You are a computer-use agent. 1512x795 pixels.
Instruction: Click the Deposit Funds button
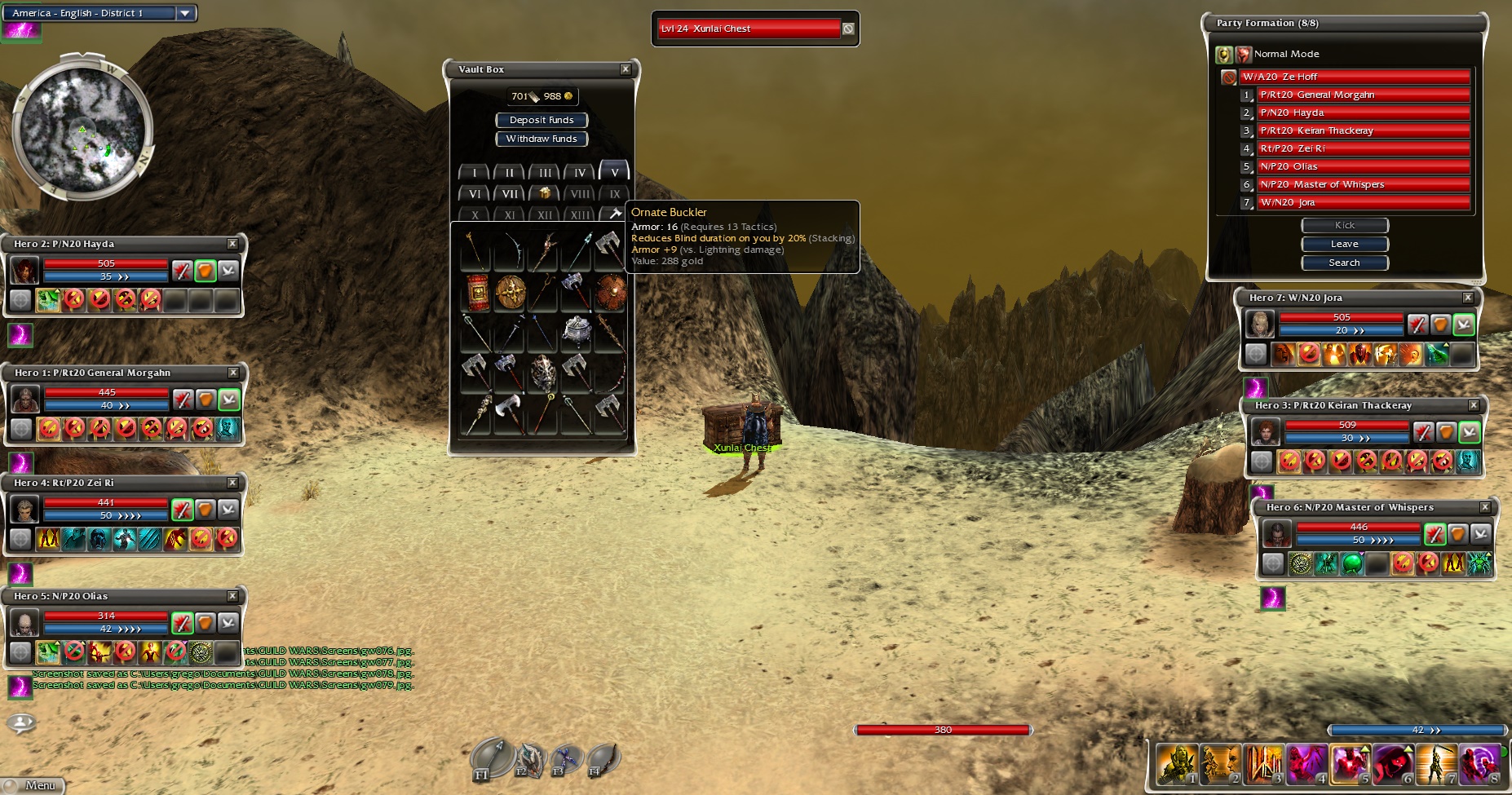click(x=542, y=120)
